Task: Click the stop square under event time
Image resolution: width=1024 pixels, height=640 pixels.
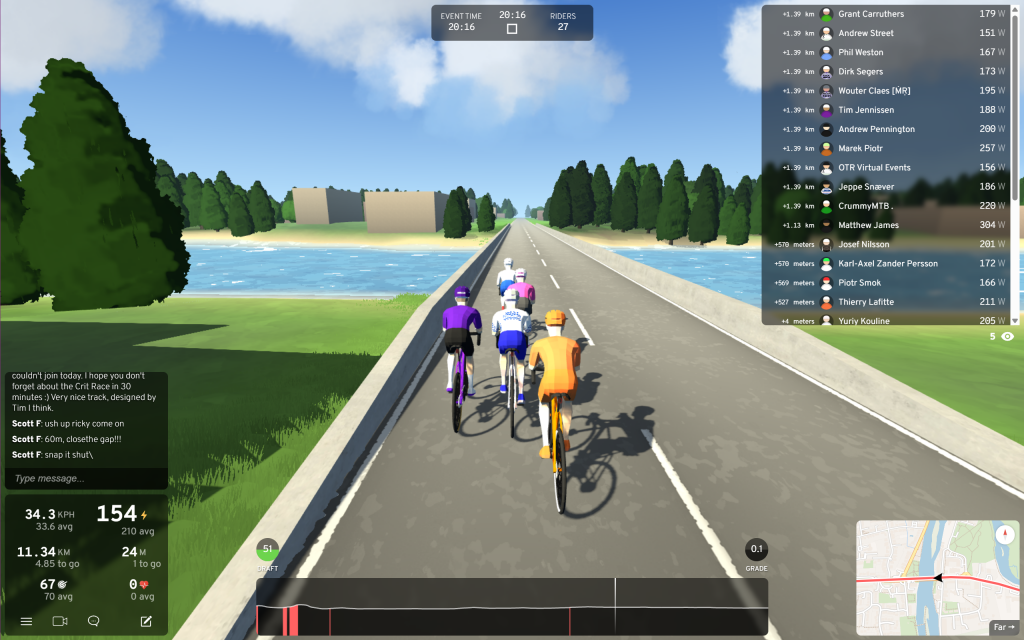Action: pos(512,29)
